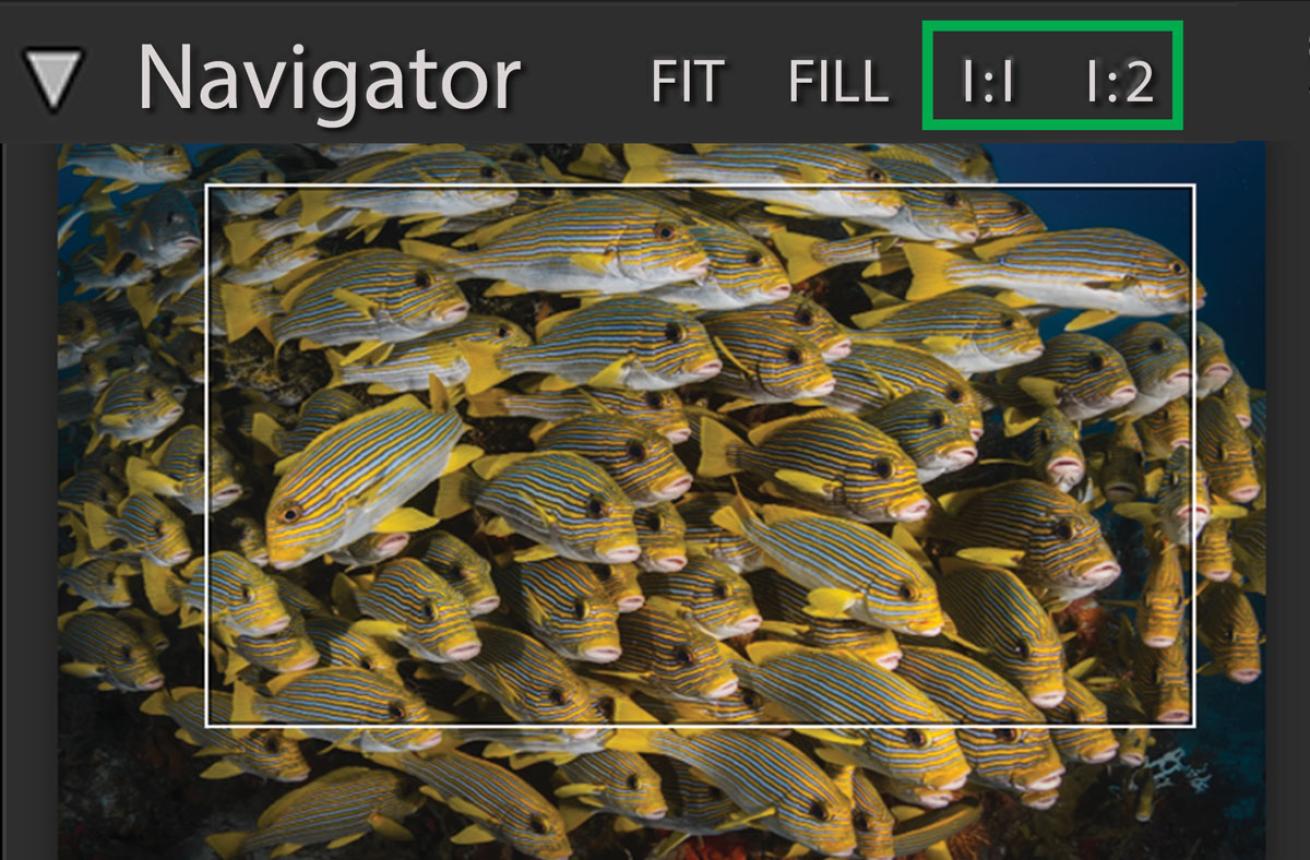This screenshot has height=860, width=1310.
Task: Choose the FILL zoom level
Action: tap(838, 81)
